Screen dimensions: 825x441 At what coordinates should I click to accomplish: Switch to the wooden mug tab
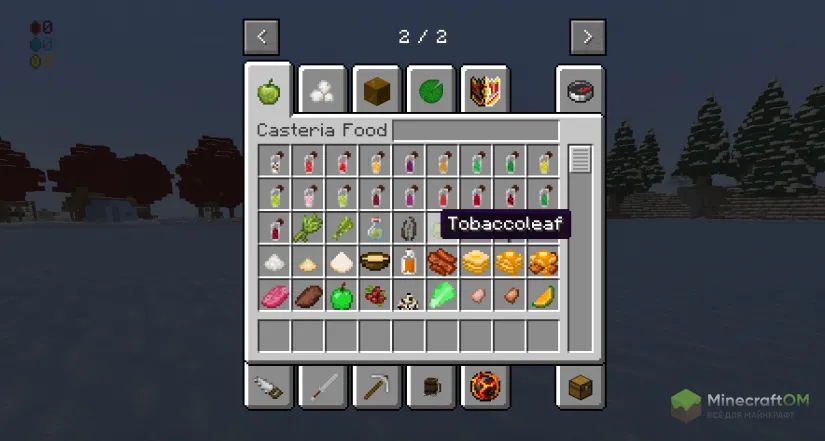click(x=431, y=385)
